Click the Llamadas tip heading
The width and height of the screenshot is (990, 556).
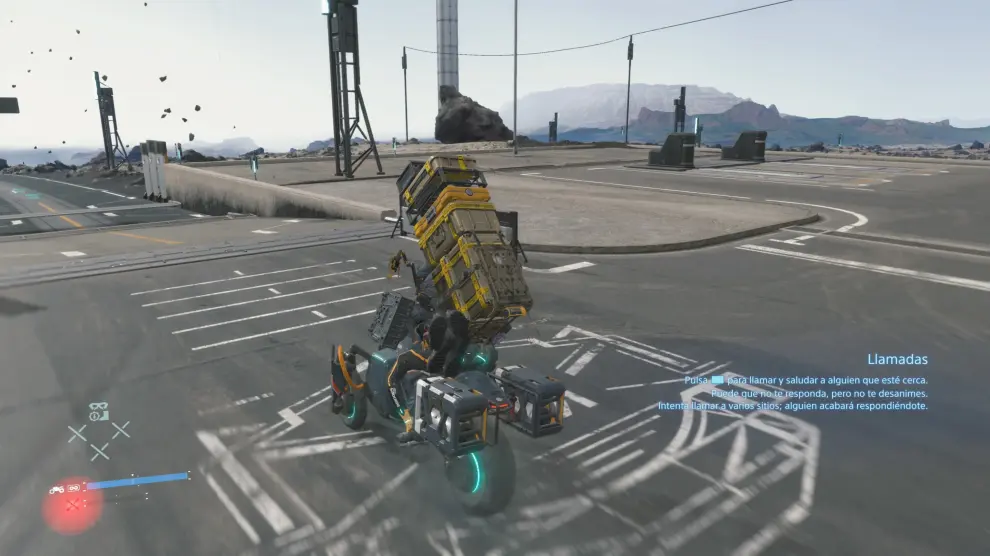[897, 359]
